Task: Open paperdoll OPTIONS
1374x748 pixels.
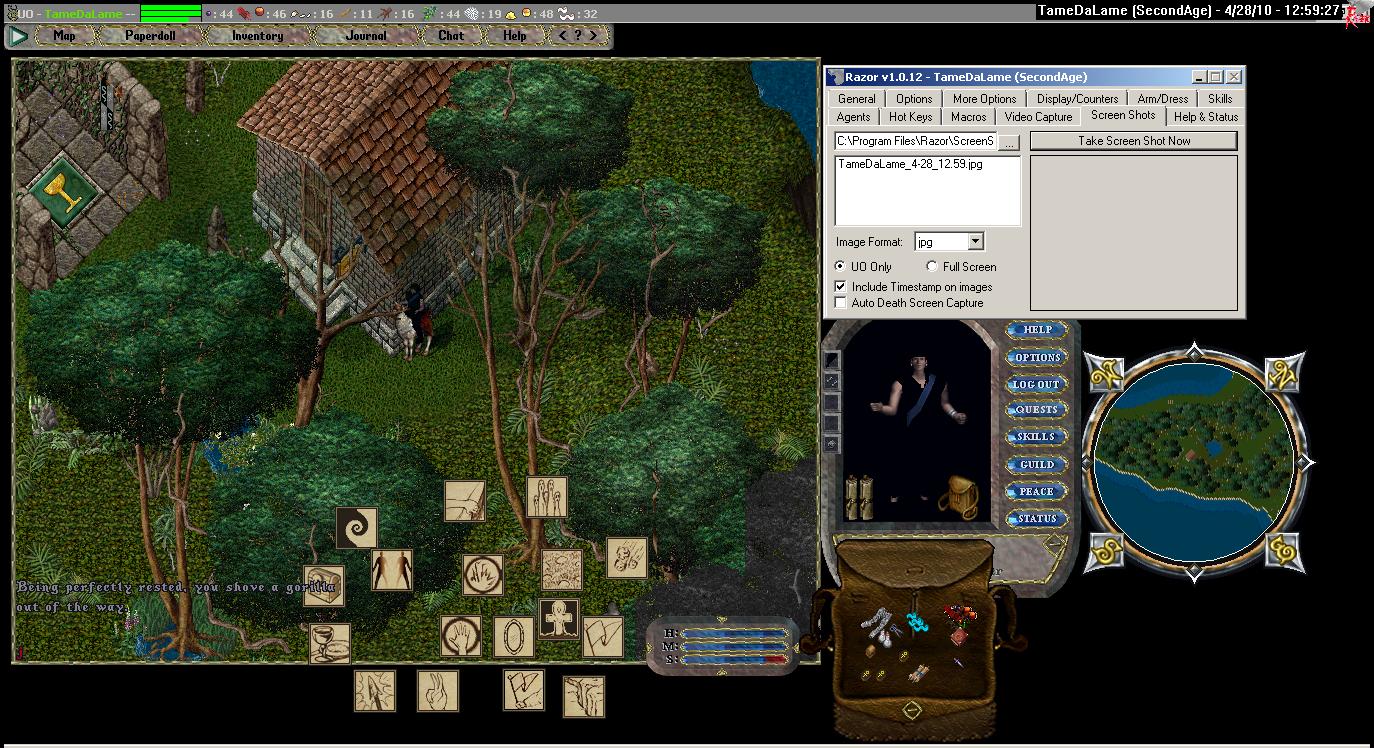Action: coord(1037,357)
